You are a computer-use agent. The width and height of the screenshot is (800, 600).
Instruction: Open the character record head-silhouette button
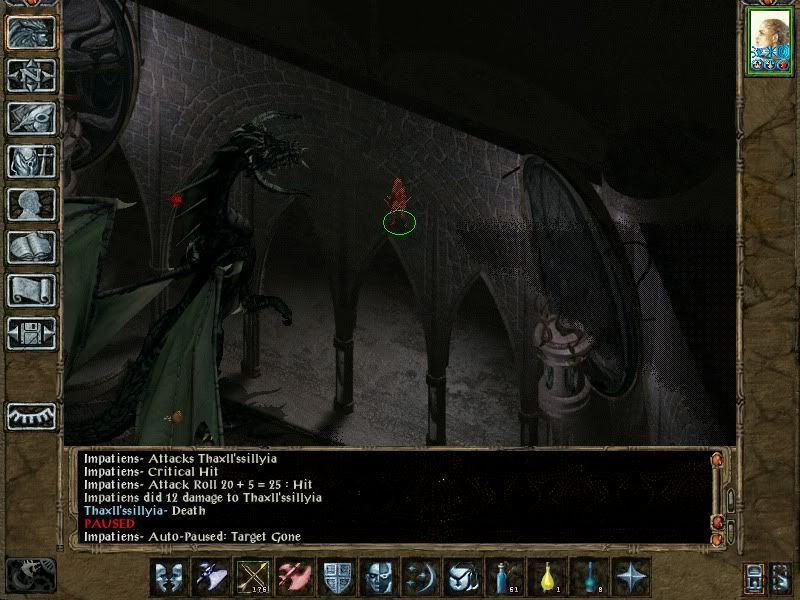pyautogui.click(x=31, y=204)
